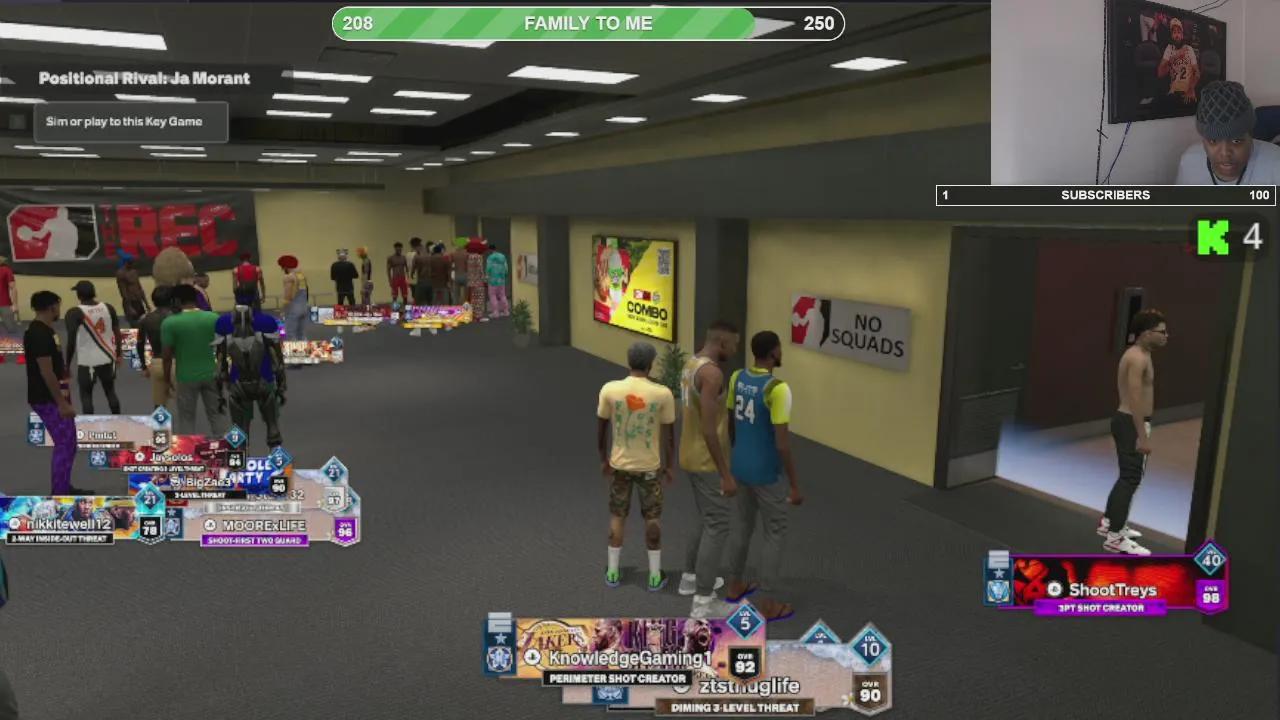Viewport: 1280px width, 720px height.
Task: Select the crossplay icon on ShootTreys' nameplate
Action: click(x=1056, y=590)
